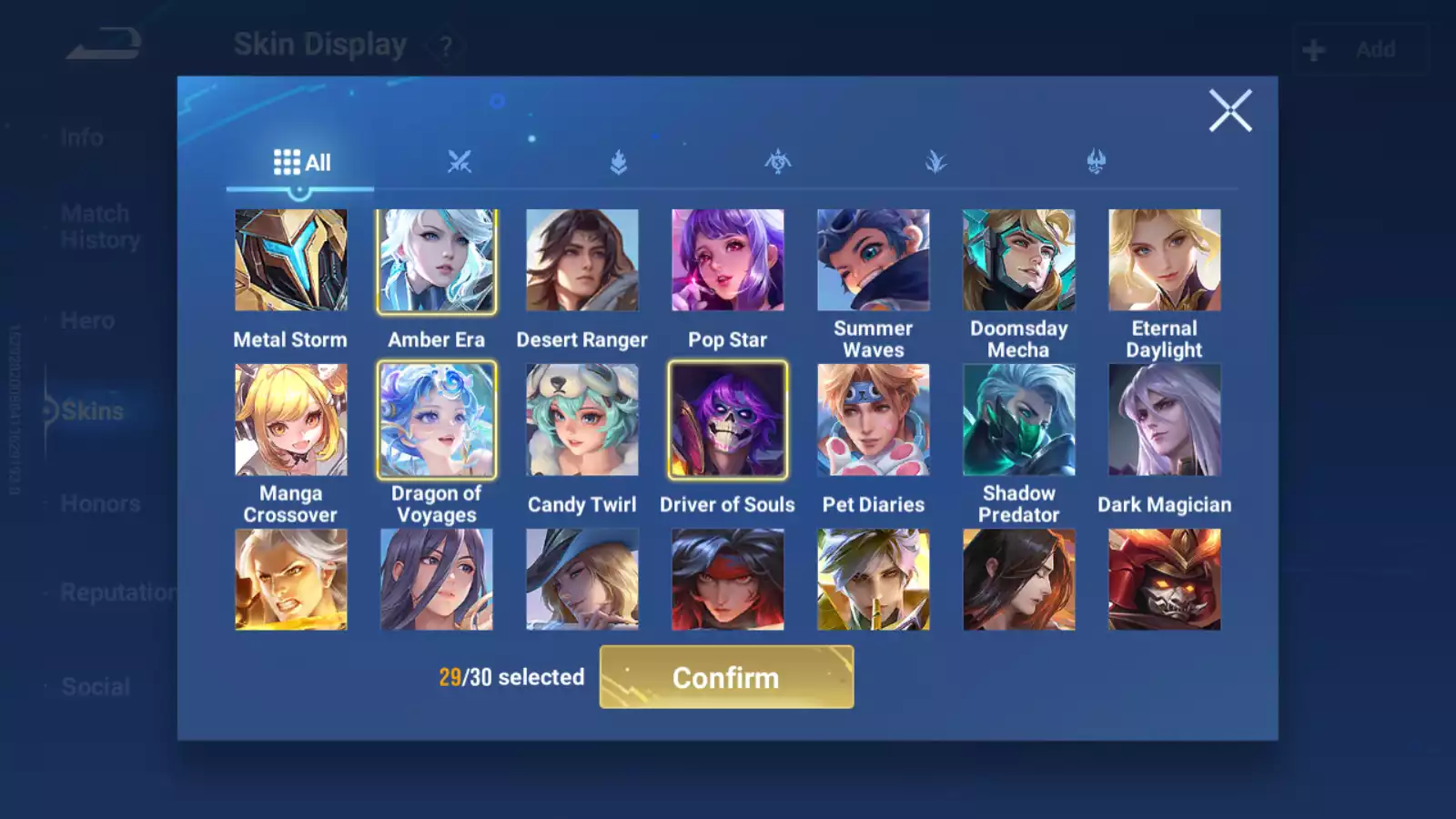Toggle the Driver of Souls skin
Viewport: 1456px width, 819px height.
tap(727, 420)
